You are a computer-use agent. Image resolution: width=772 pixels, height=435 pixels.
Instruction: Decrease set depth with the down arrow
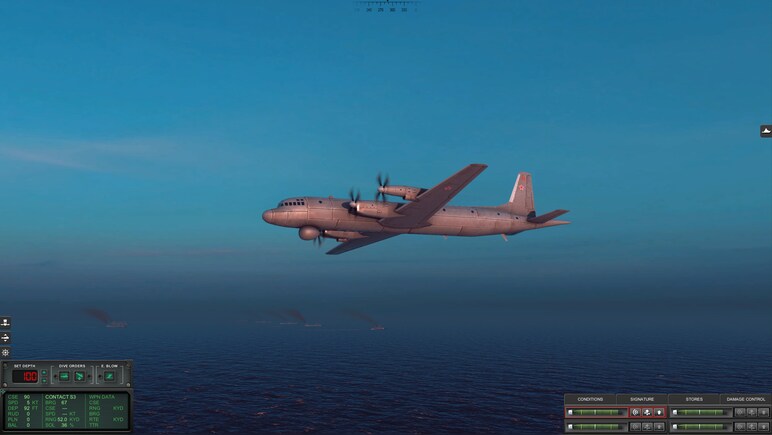click(x=44, y=381)
